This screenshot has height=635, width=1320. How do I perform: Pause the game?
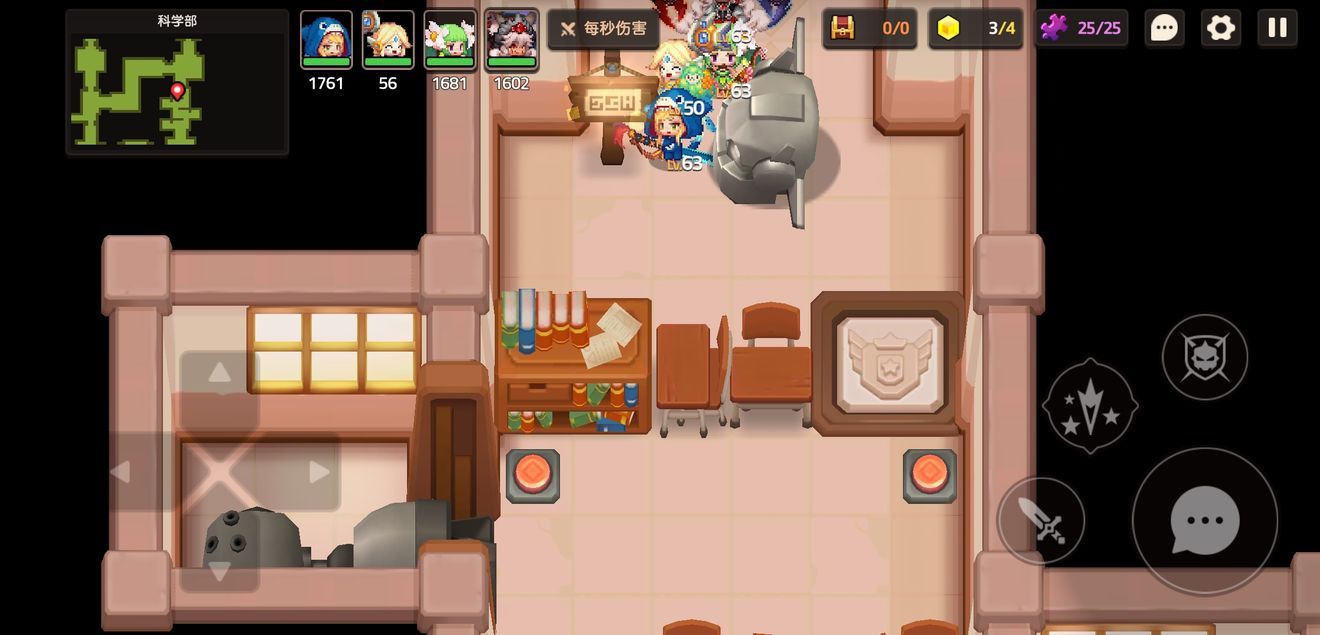[1277, 28]
